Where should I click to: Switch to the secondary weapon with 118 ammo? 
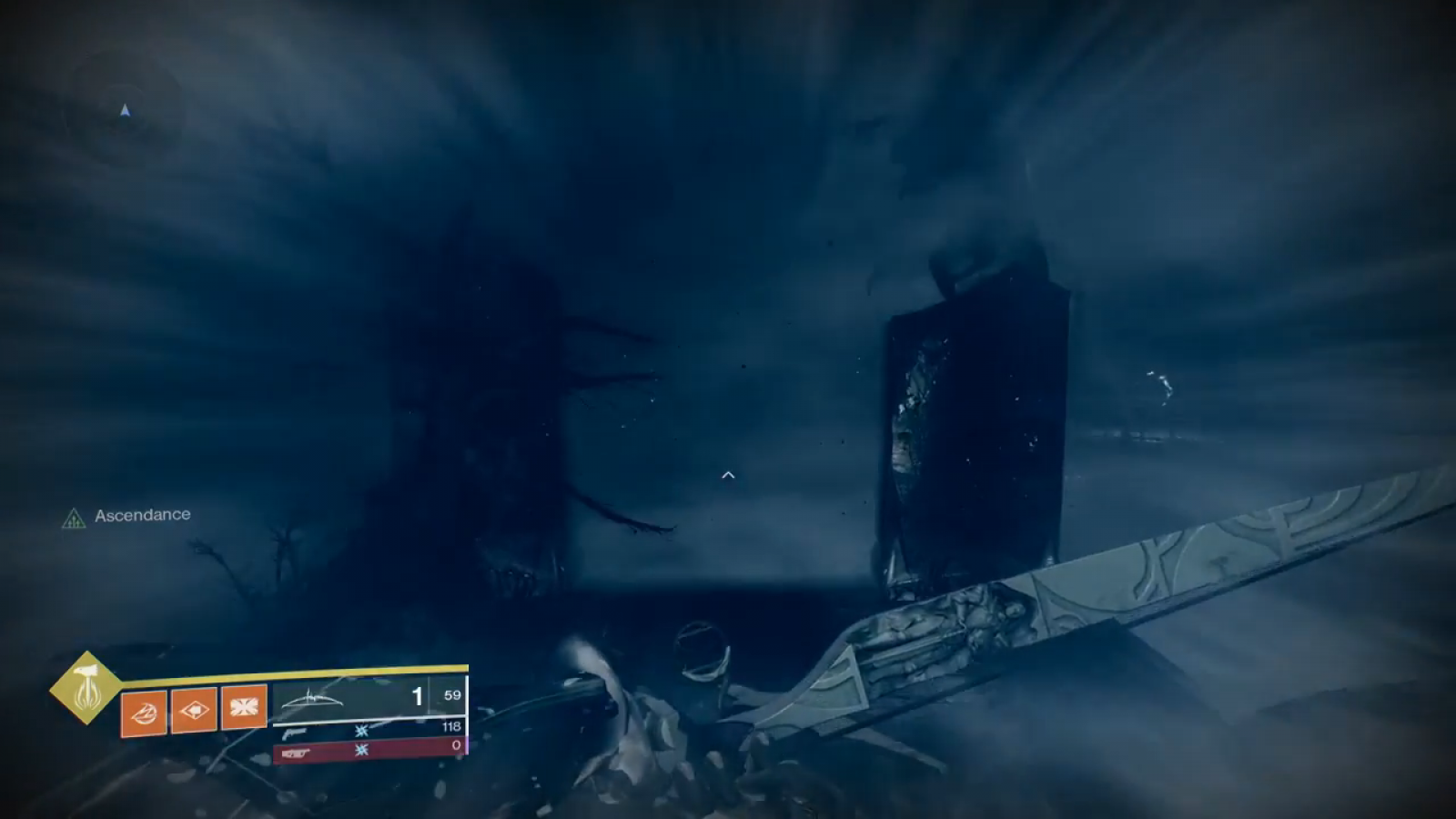point(369,730)
